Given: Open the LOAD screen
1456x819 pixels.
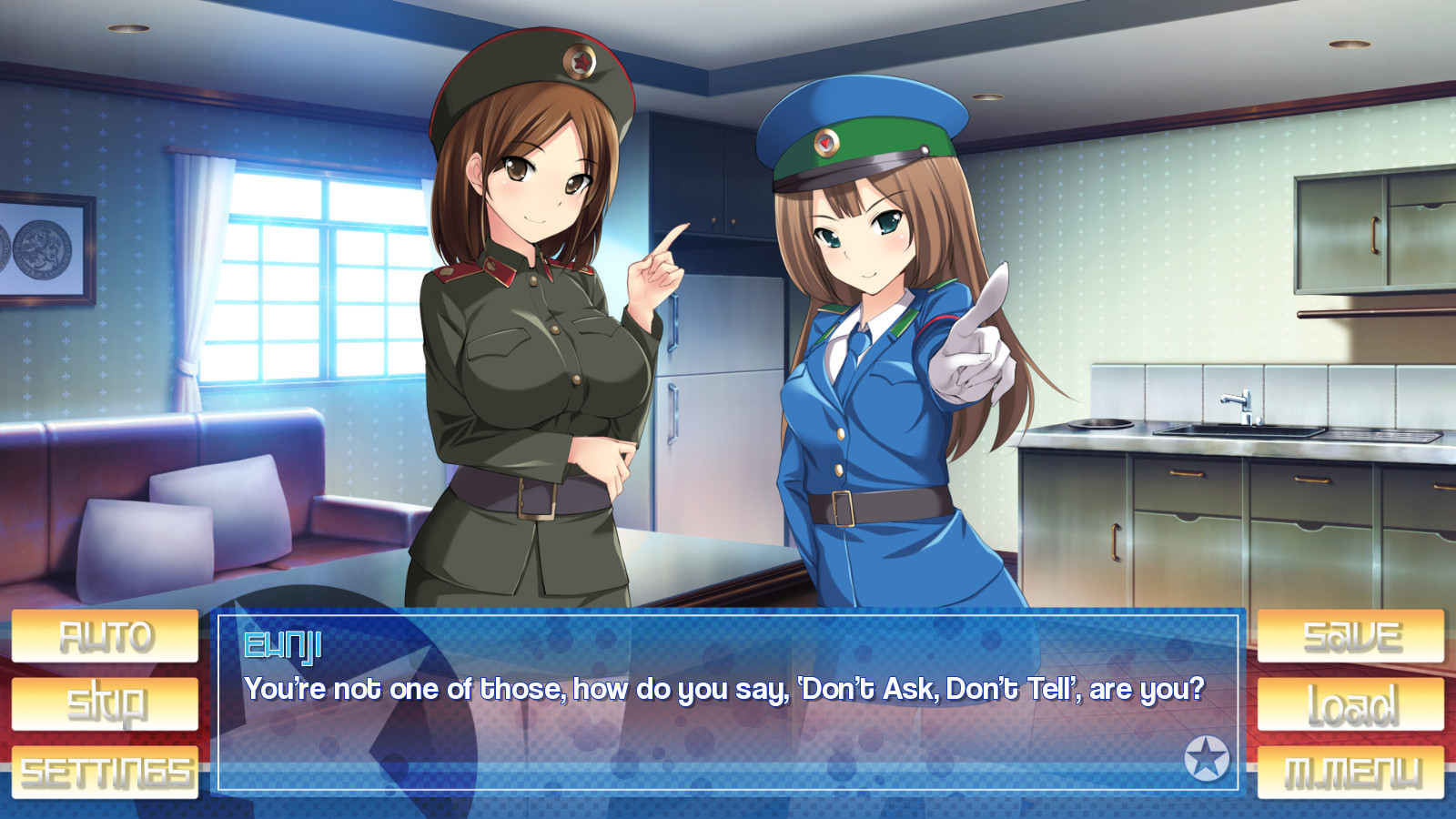Looking at the screenshot, I should coord(1350,703).
